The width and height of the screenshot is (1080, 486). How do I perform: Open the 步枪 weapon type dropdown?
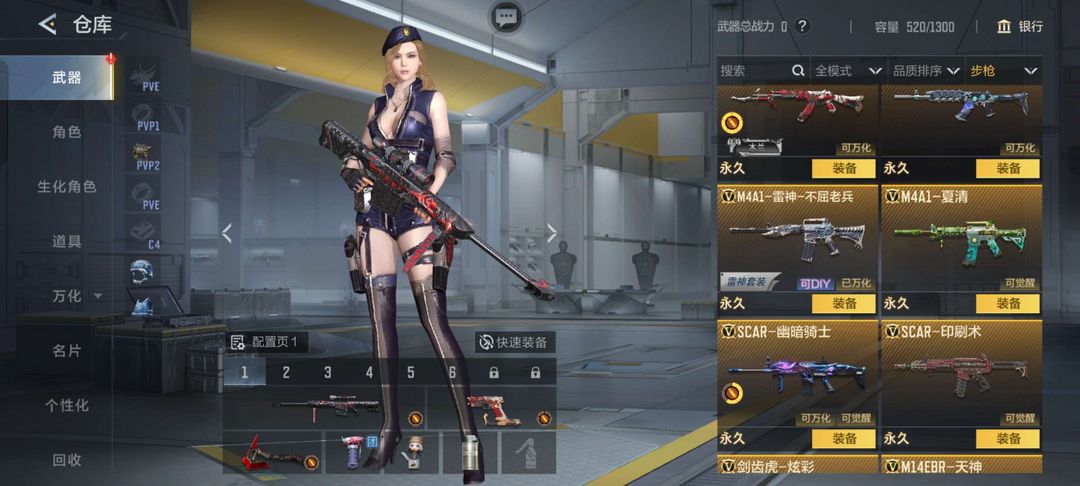click(x=1004, y=71)
